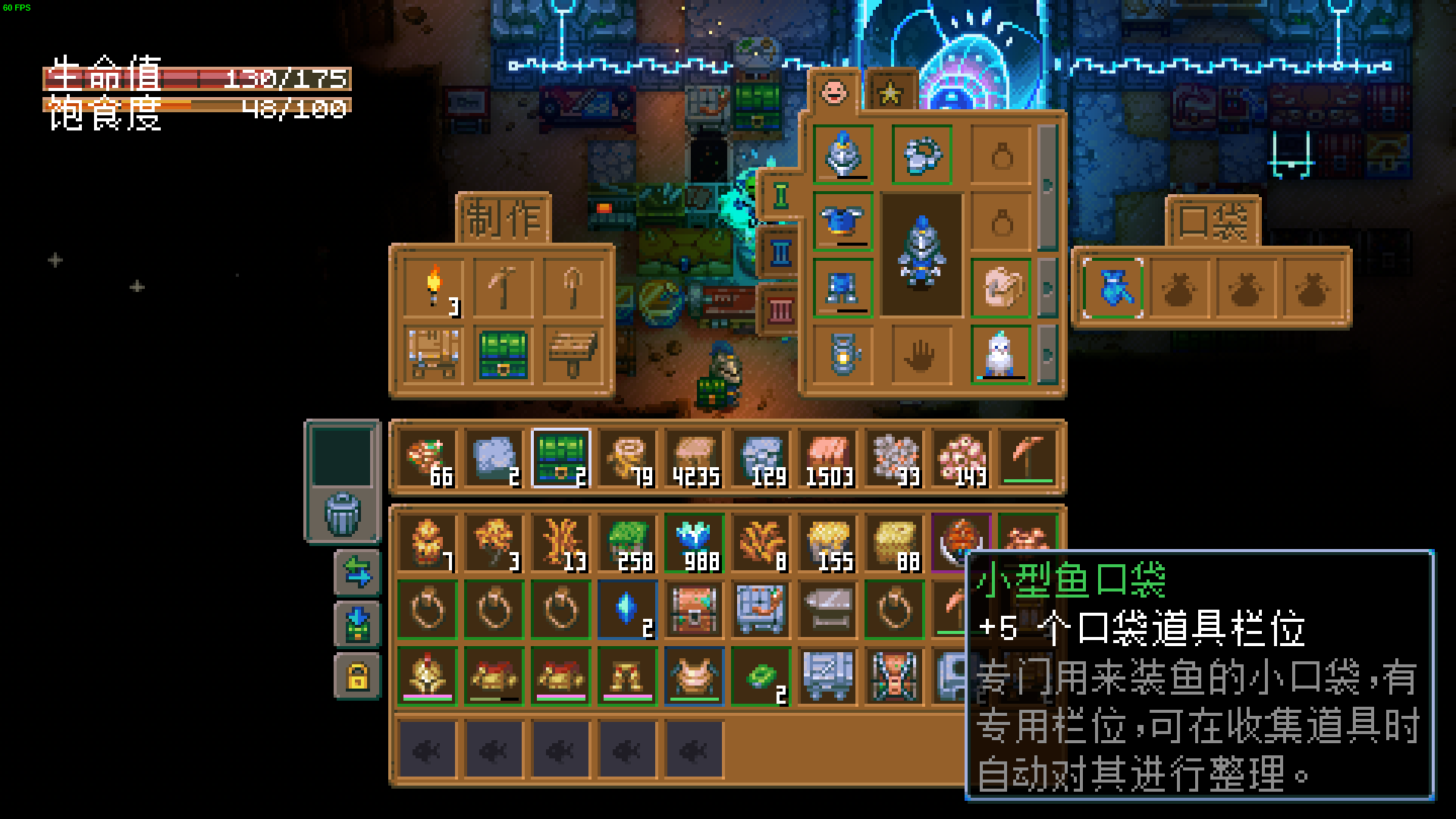Expand the arrow beside the pet slot
1456x819 pixels.
coord(1050,353)
